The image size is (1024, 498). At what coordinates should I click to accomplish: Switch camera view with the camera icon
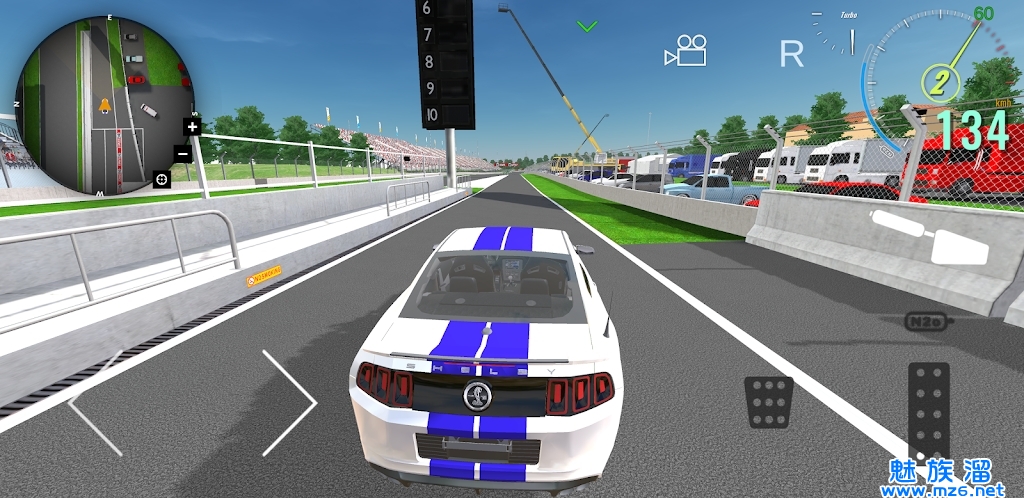click(x=686, y=51)
